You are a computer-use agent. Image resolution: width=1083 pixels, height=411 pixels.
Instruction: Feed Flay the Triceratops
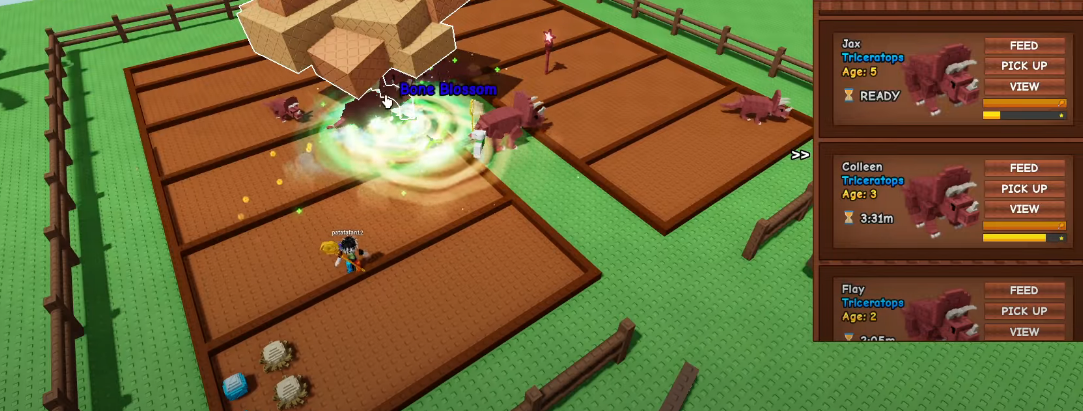coord(1024,290)
